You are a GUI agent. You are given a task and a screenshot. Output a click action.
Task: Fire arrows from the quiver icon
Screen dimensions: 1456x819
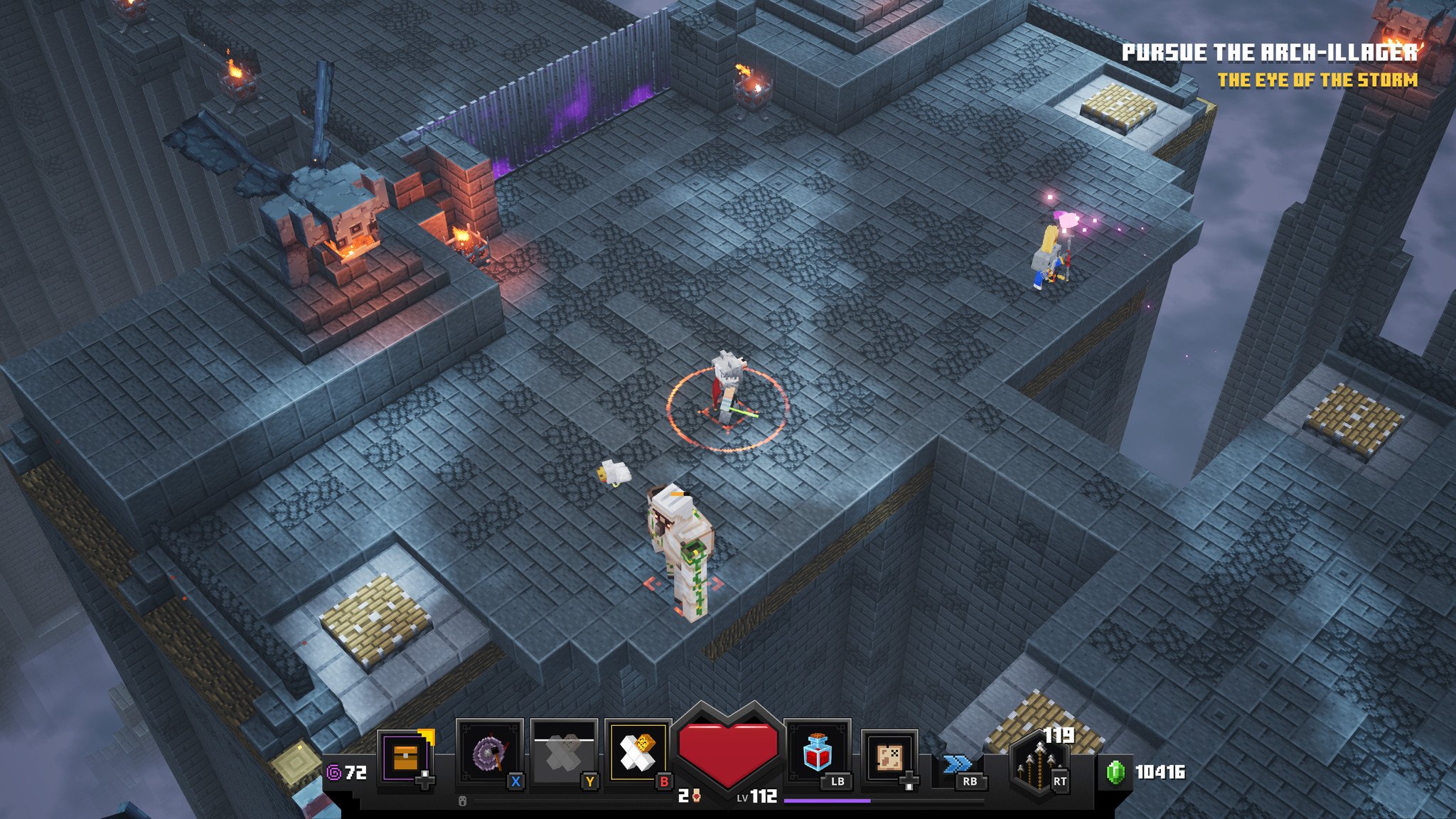(1039, 769)
